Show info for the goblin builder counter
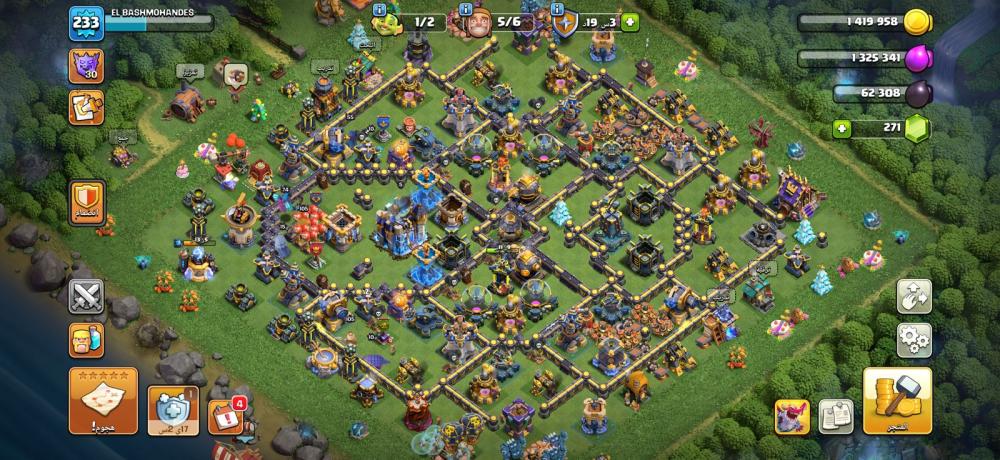This screenshot has height=460, width=1000. pos(380,10)
